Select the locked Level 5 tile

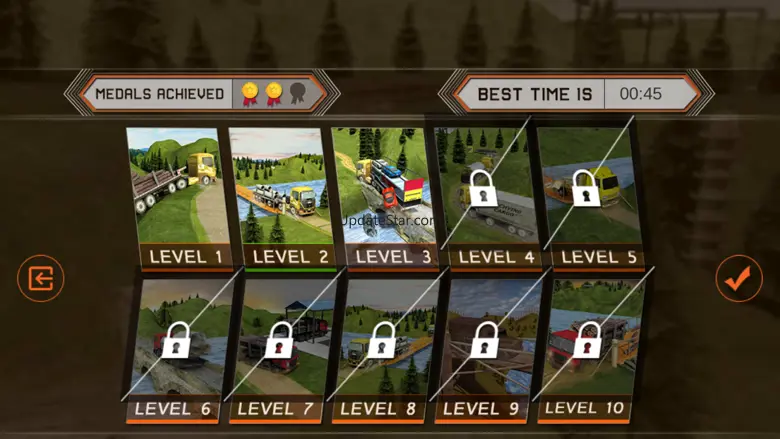click(x=587, y=198)
